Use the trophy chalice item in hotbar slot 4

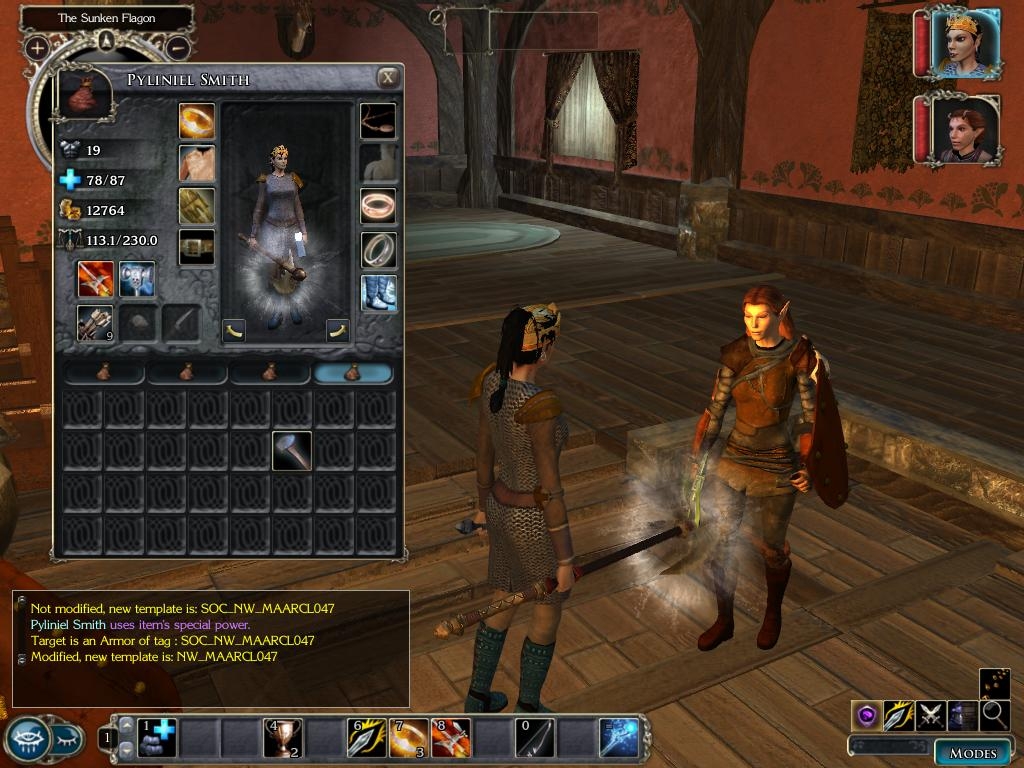282,738
